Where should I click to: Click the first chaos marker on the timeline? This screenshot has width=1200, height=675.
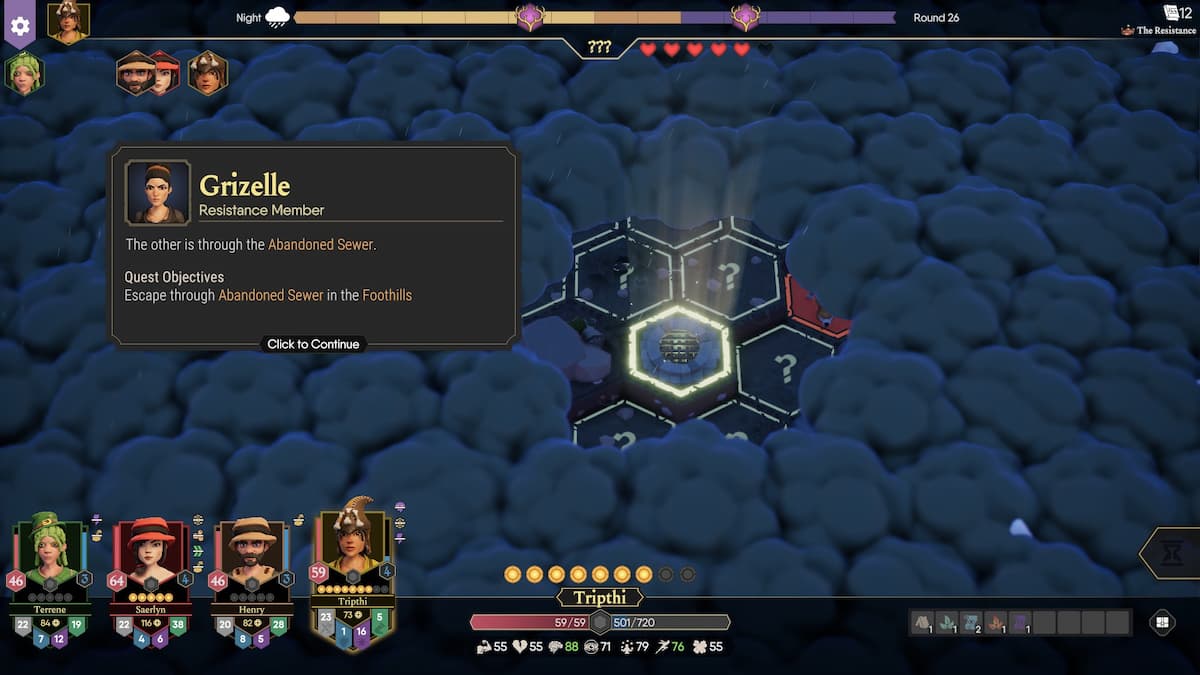pyautogui.click(x=529, y=17)
